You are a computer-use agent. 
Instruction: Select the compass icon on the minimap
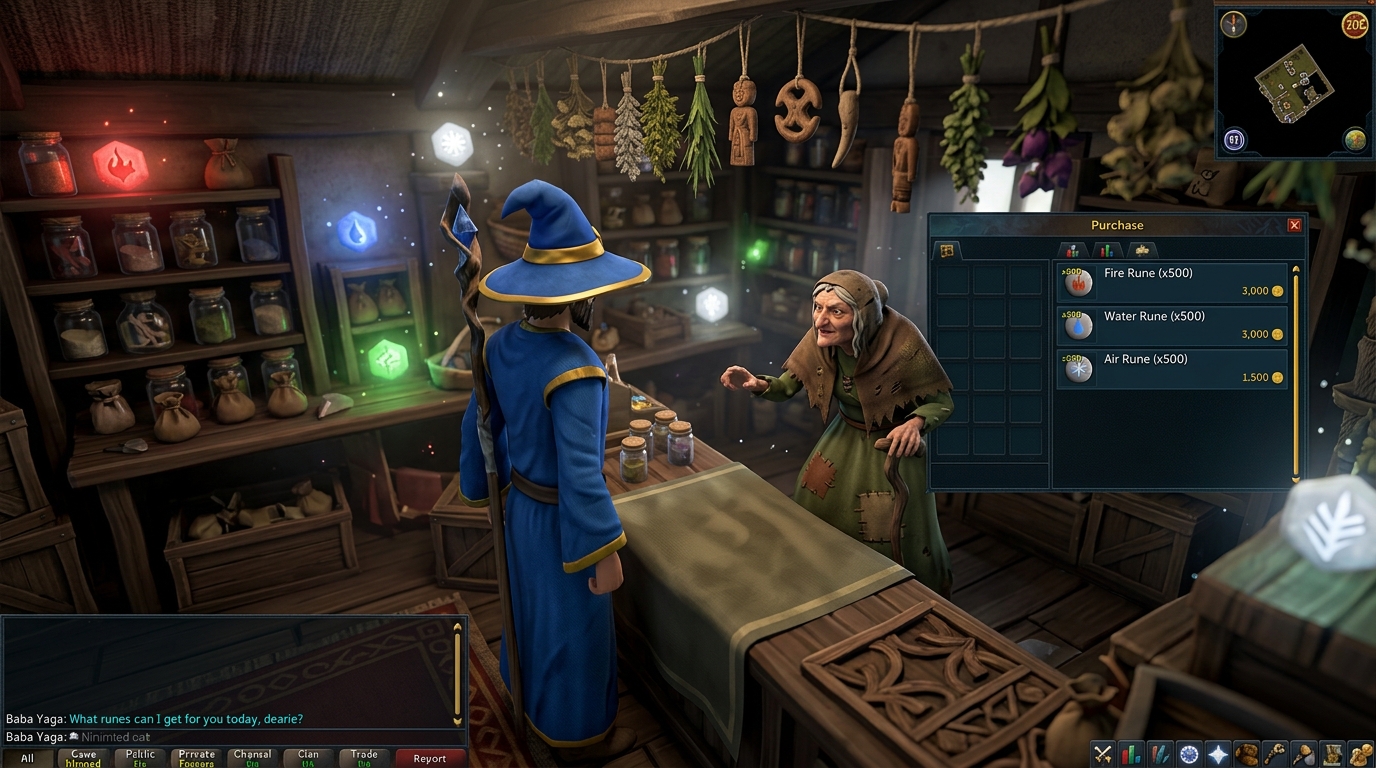pos(1232,22)
